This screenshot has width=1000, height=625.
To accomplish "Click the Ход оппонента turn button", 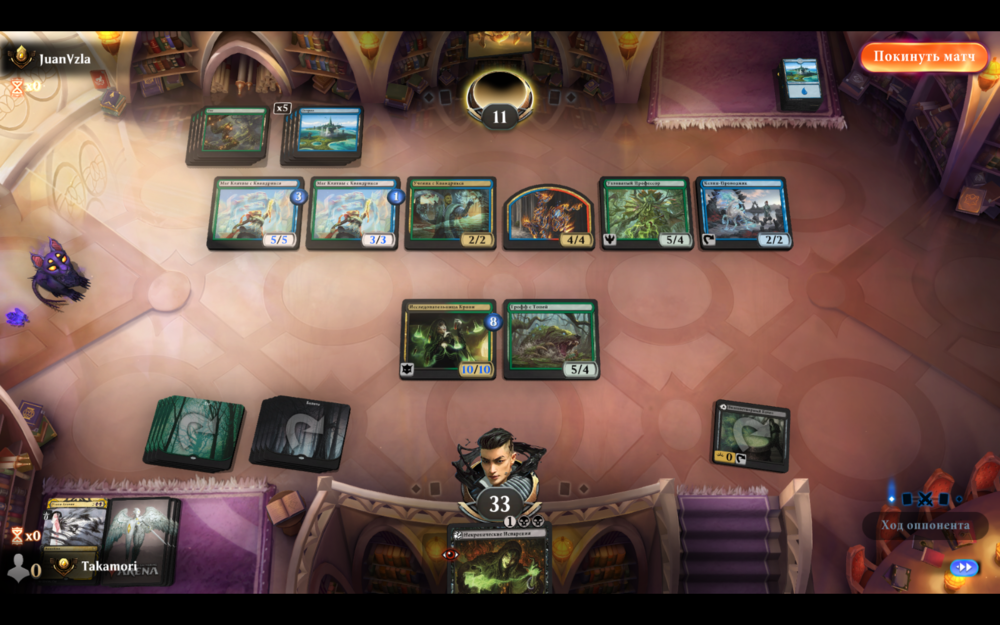I will (925, 525).
